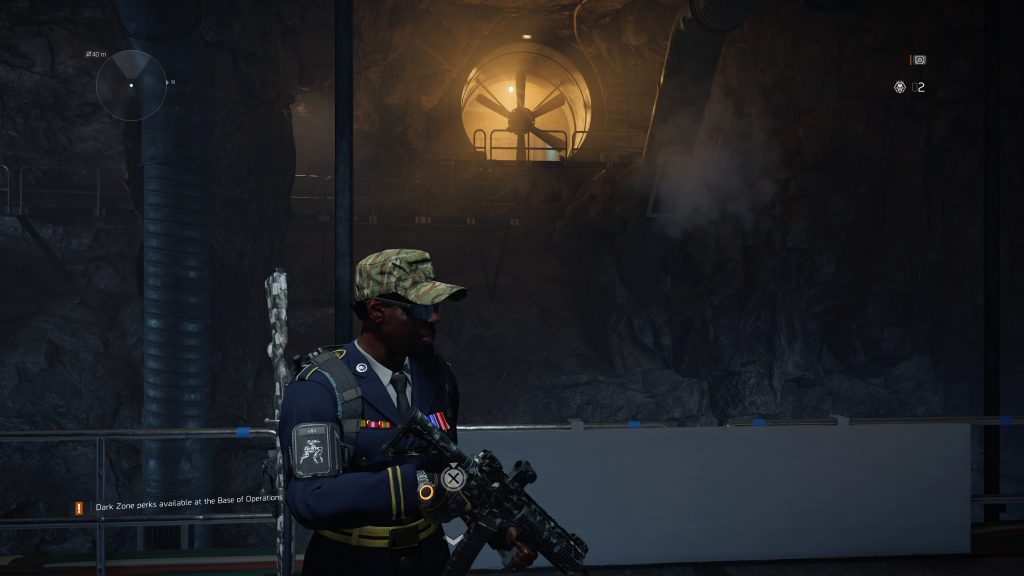Open the Dark Zone perks notification
The height and width of the screenshot is (576, 1024).
coord(189,506)
